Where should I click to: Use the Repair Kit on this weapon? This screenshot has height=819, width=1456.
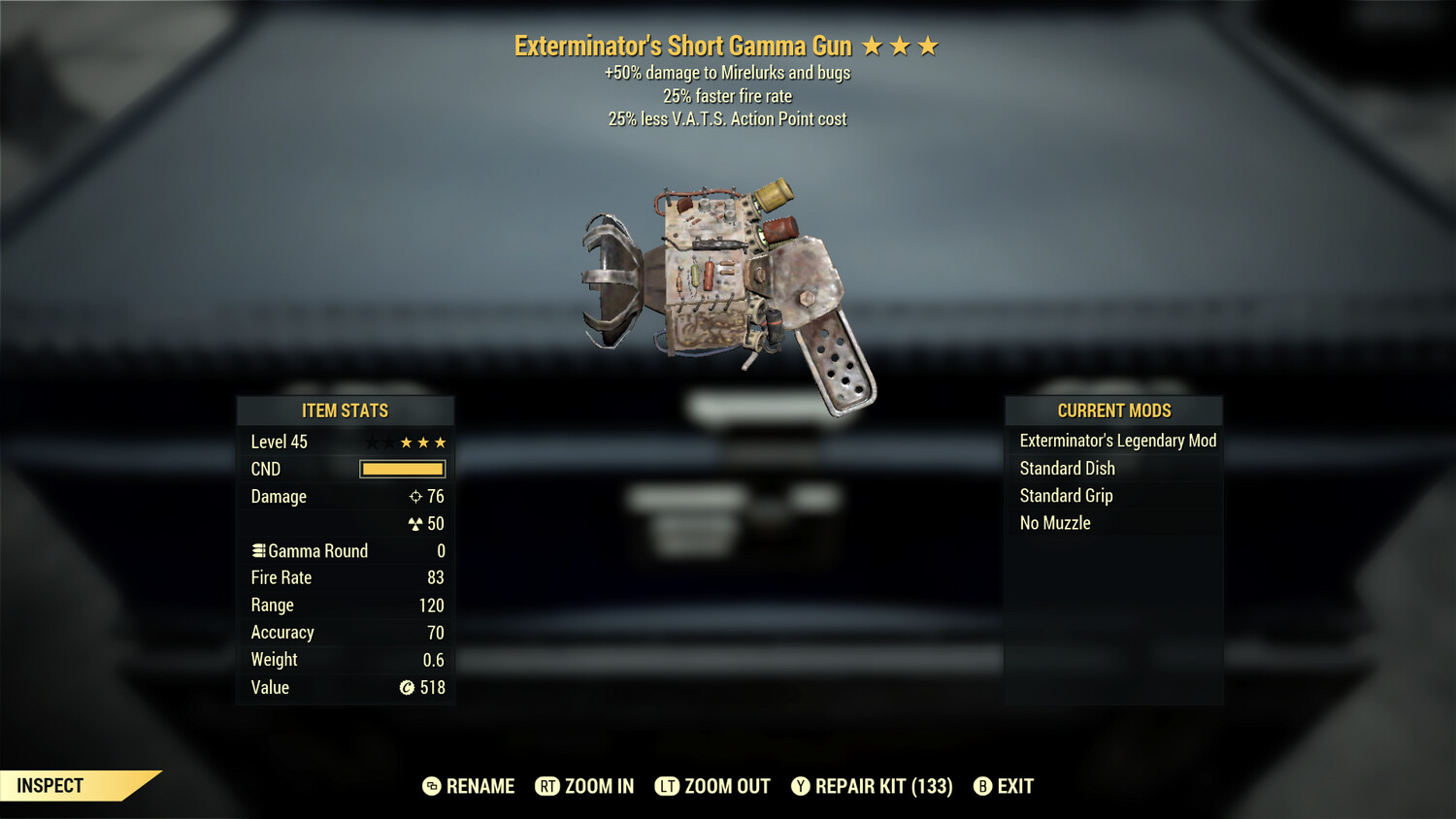pos(871,786)
